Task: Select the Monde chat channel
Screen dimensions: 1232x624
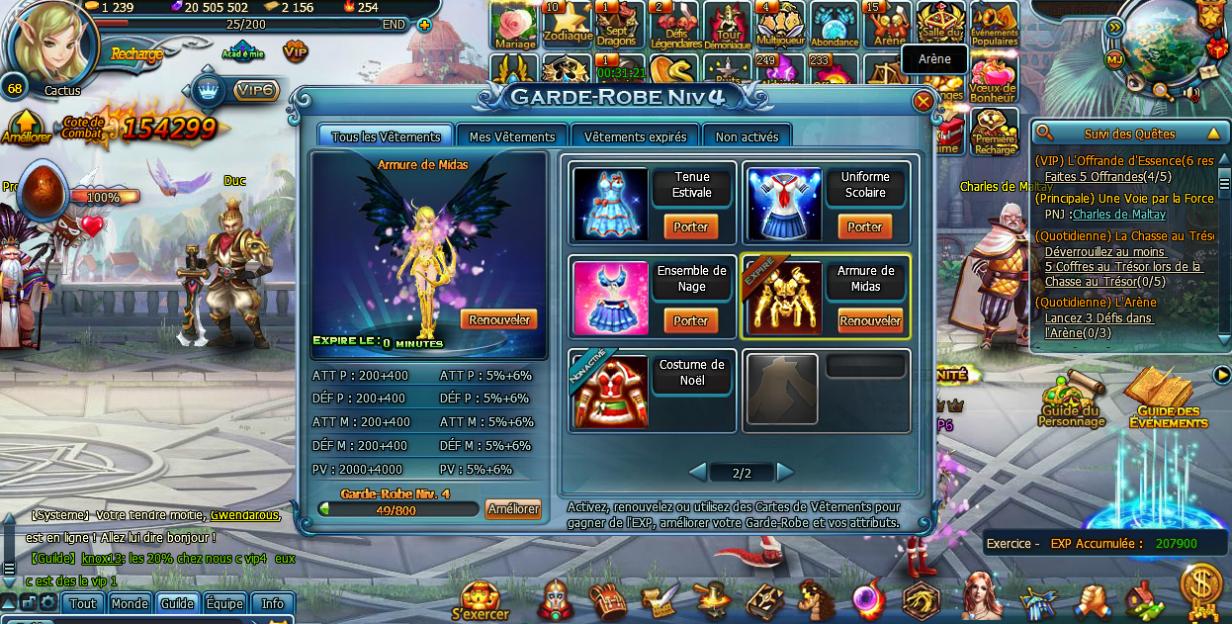Action: point(129,603)
